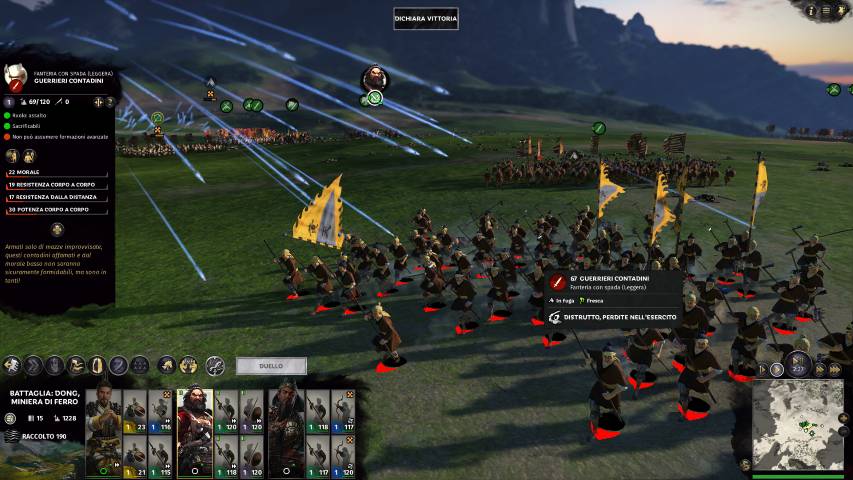Open the battle information icon
The width and height of the screenshot is (853, 480).
pos(811,11)
